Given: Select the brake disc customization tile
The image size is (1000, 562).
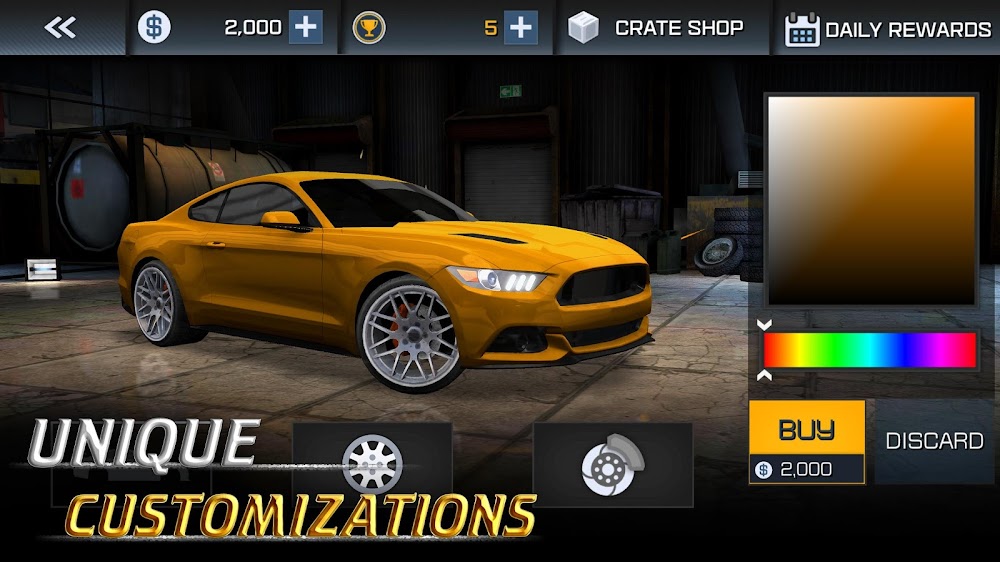Looking at the screenshot, I should point(612,461).
